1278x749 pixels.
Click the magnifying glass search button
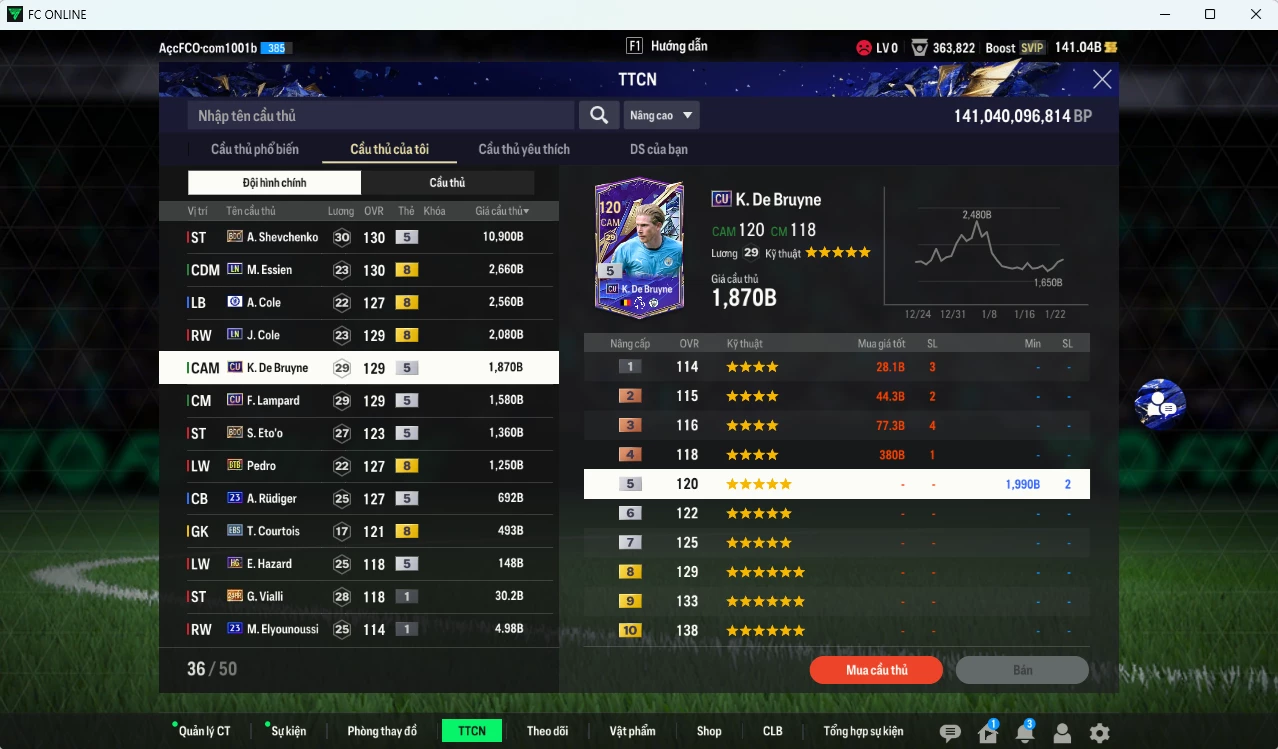click(x=598, y=116)
